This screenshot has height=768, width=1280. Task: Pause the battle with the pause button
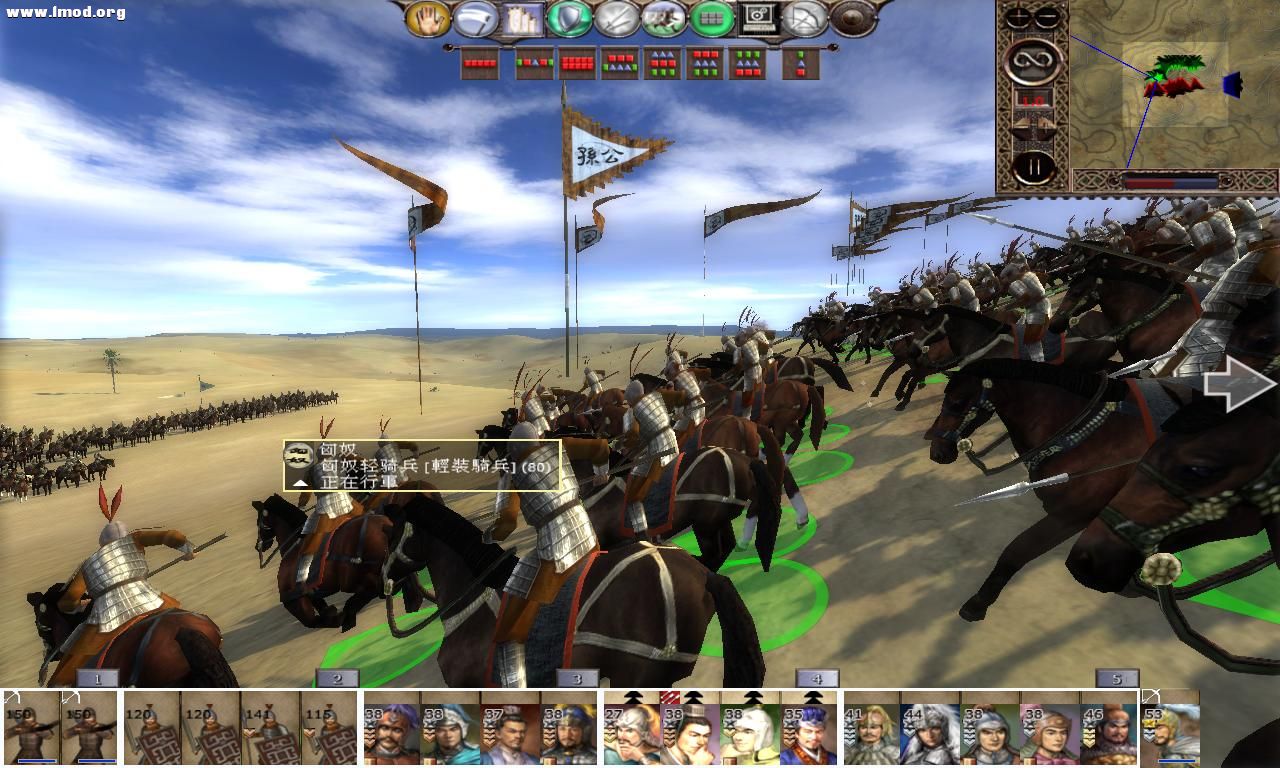pos(1034,164)
